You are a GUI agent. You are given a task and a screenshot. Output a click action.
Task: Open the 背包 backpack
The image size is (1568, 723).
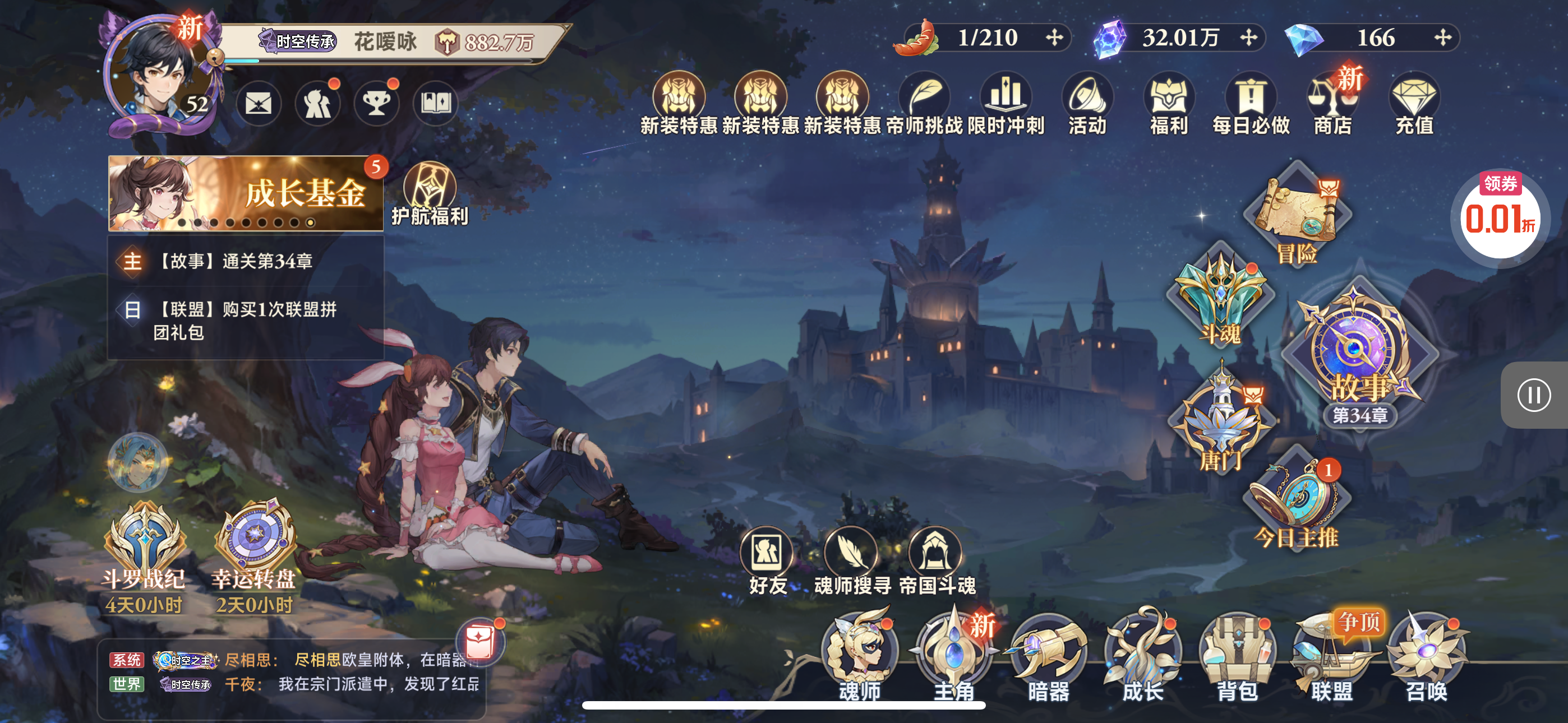(x=1237, y=654)
